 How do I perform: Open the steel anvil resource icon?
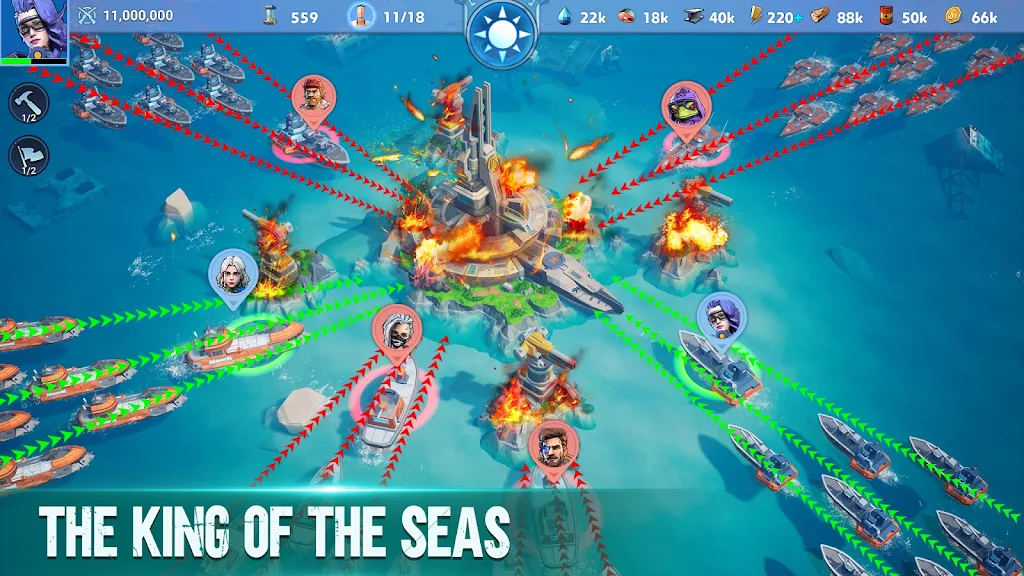point(694,16)
